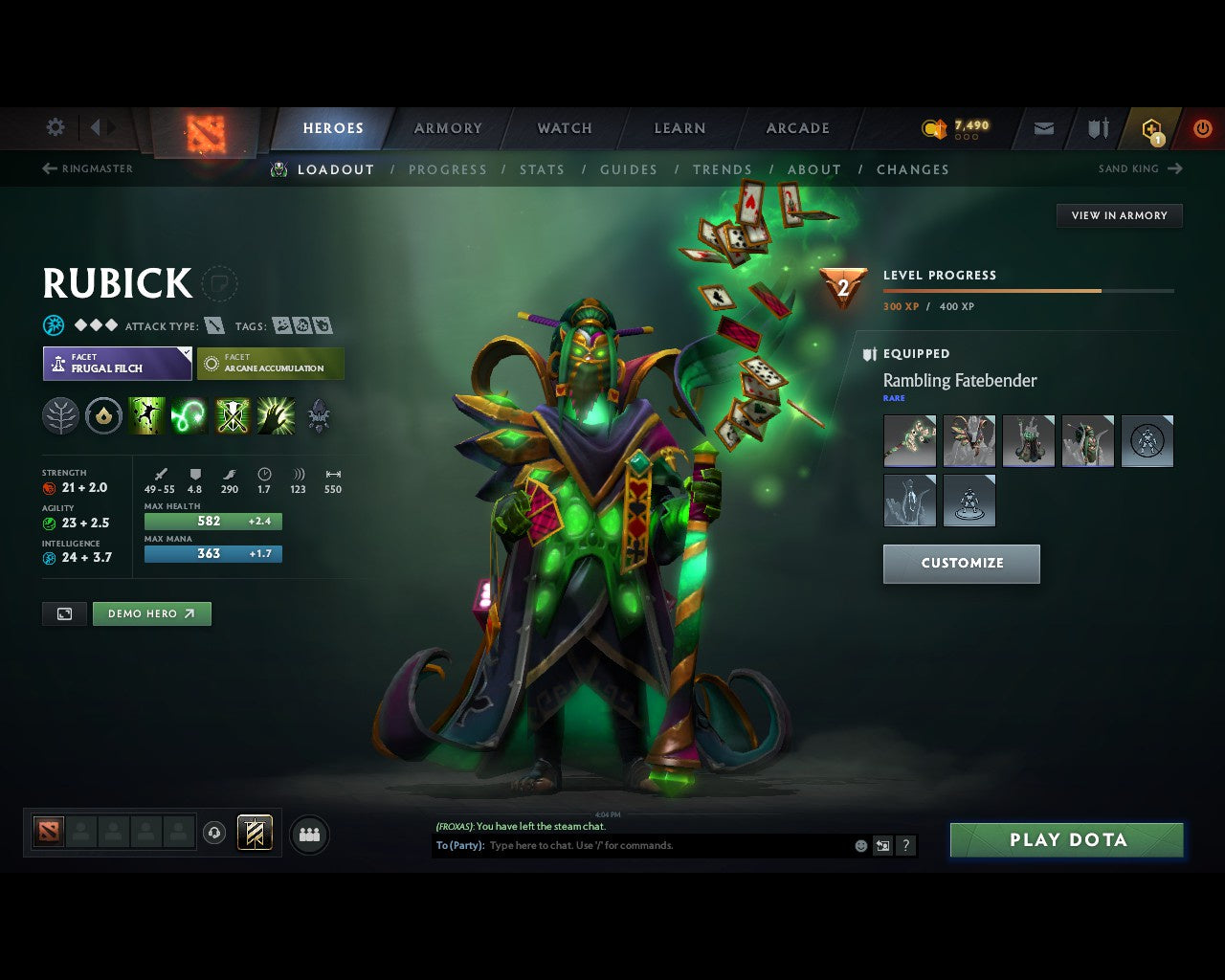Click the CUSTOMIZE button

click(961, 564)
